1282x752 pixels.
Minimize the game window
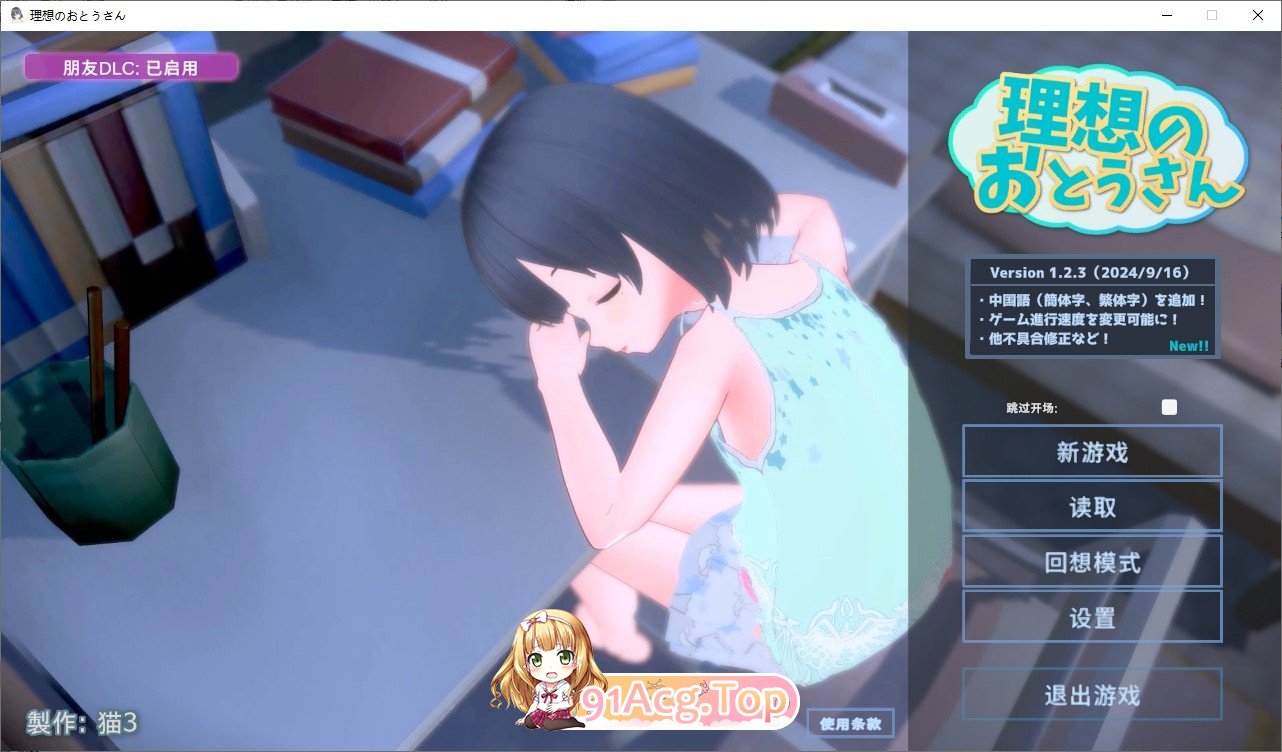click(x=1164, y=15)
